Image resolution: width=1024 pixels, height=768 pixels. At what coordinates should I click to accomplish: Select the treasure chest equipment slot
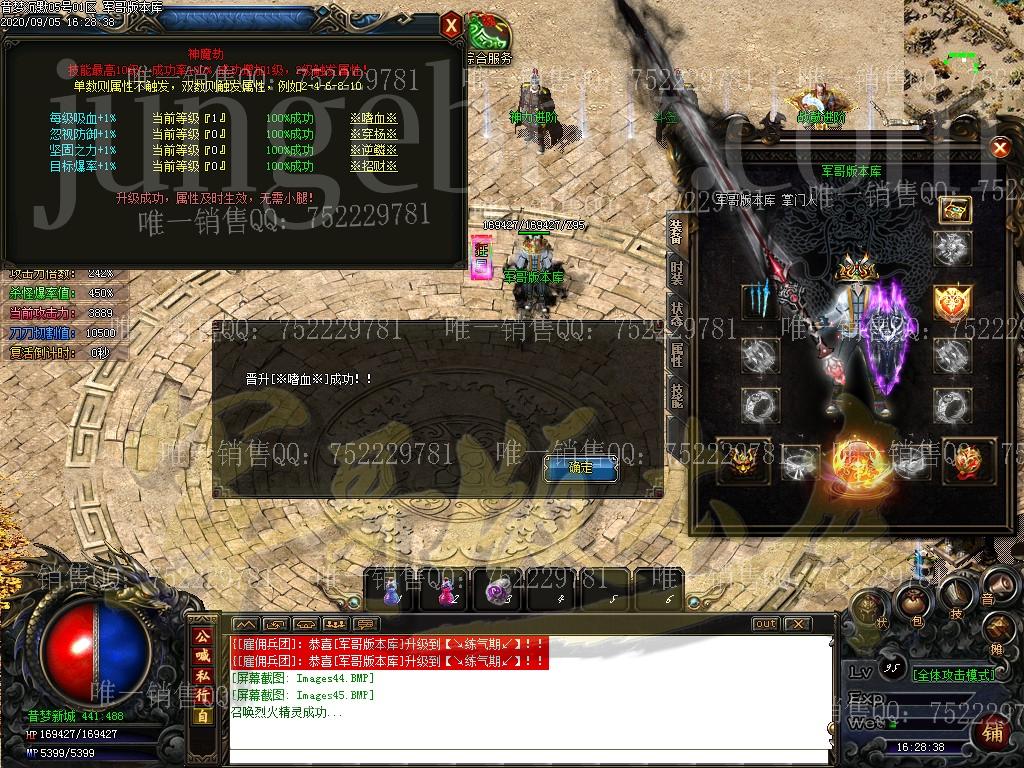pyautogui.click(x=955, y=210)
